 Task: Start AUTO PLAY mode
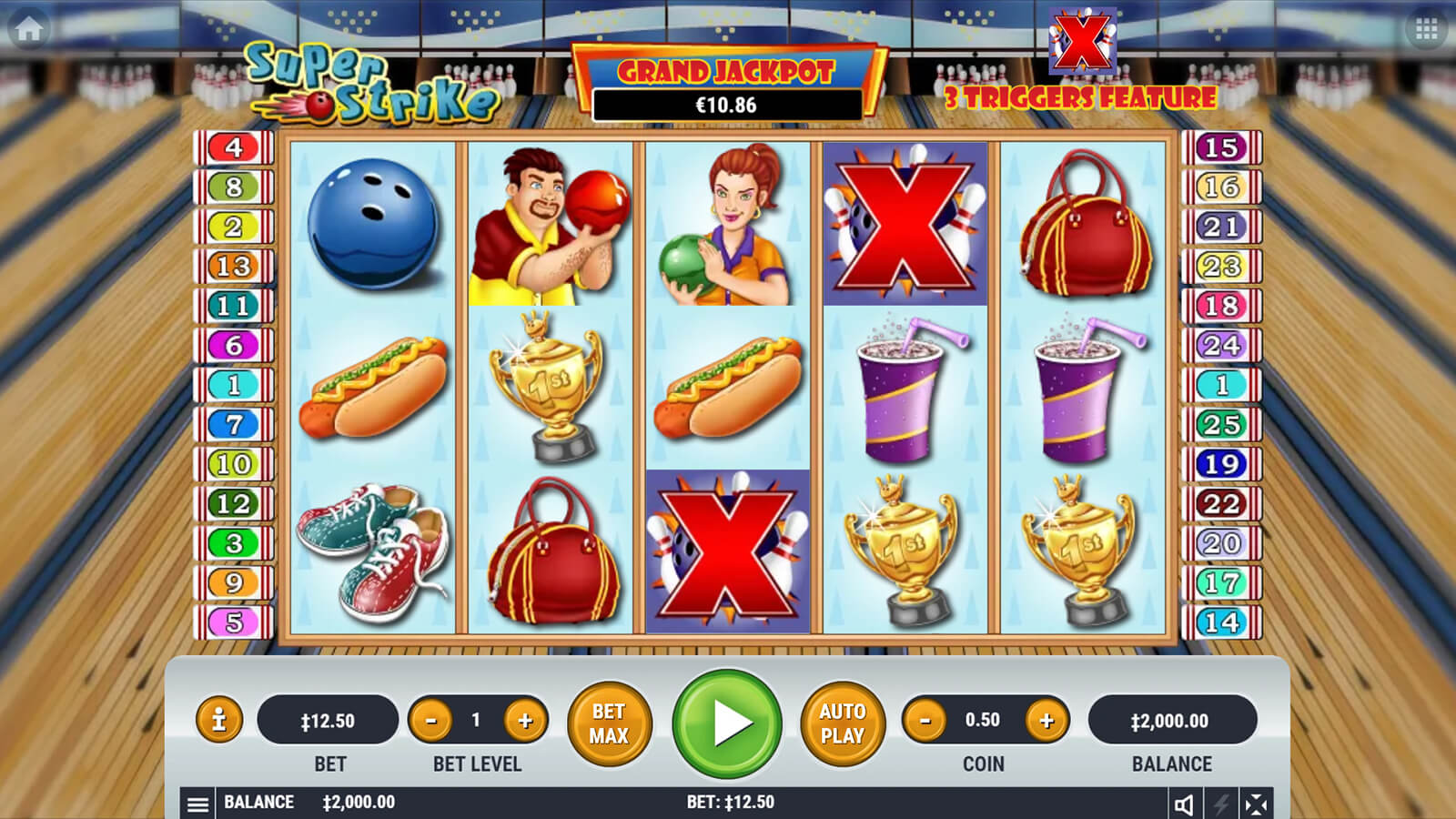click(x=842, y=723)
